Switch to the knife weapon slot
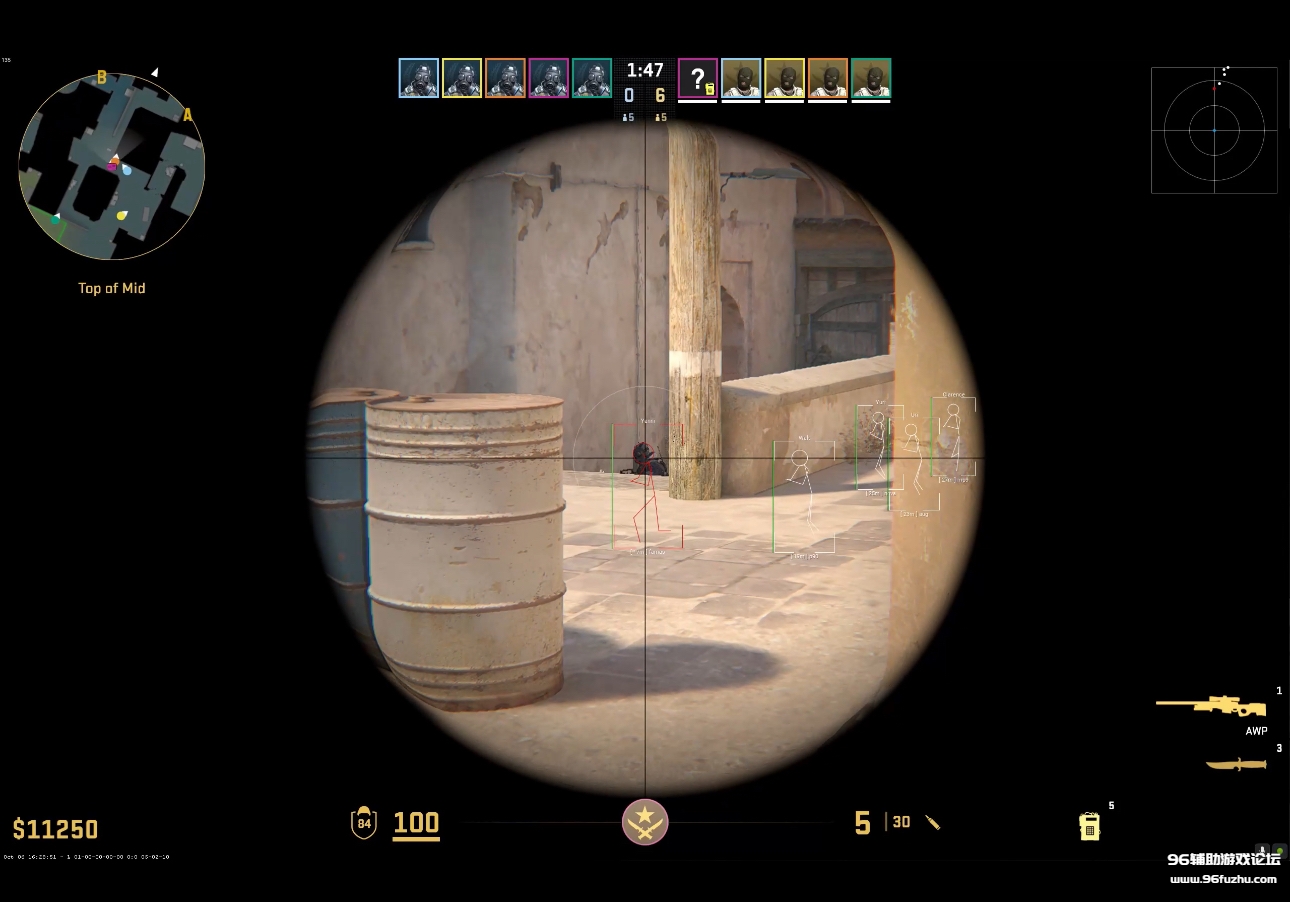Screen dimensions: 1290x902 point(1236,765)
